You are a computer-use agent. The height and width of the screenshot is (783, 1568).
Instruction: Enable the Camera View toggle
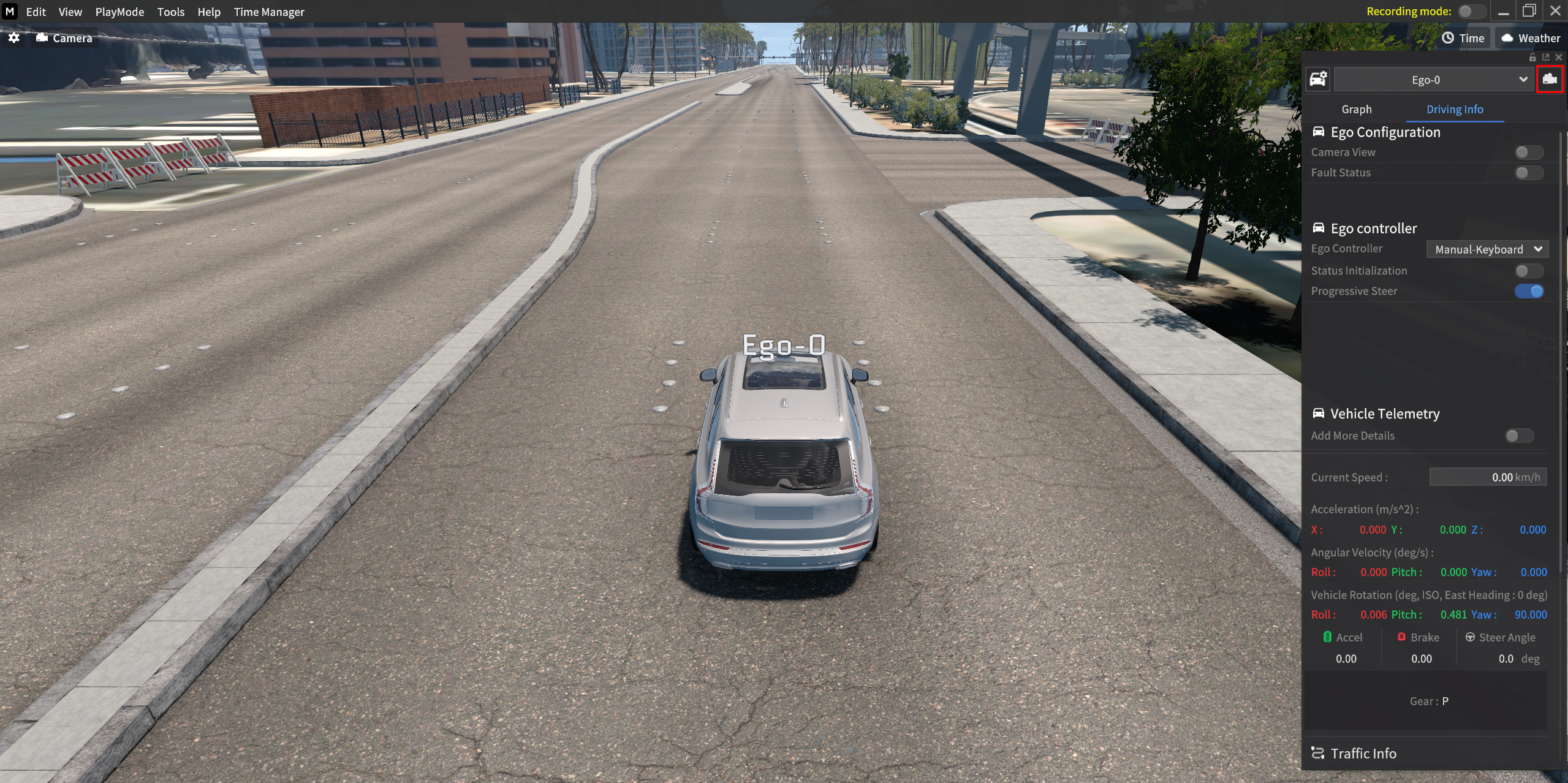(x=1528, y=152)
